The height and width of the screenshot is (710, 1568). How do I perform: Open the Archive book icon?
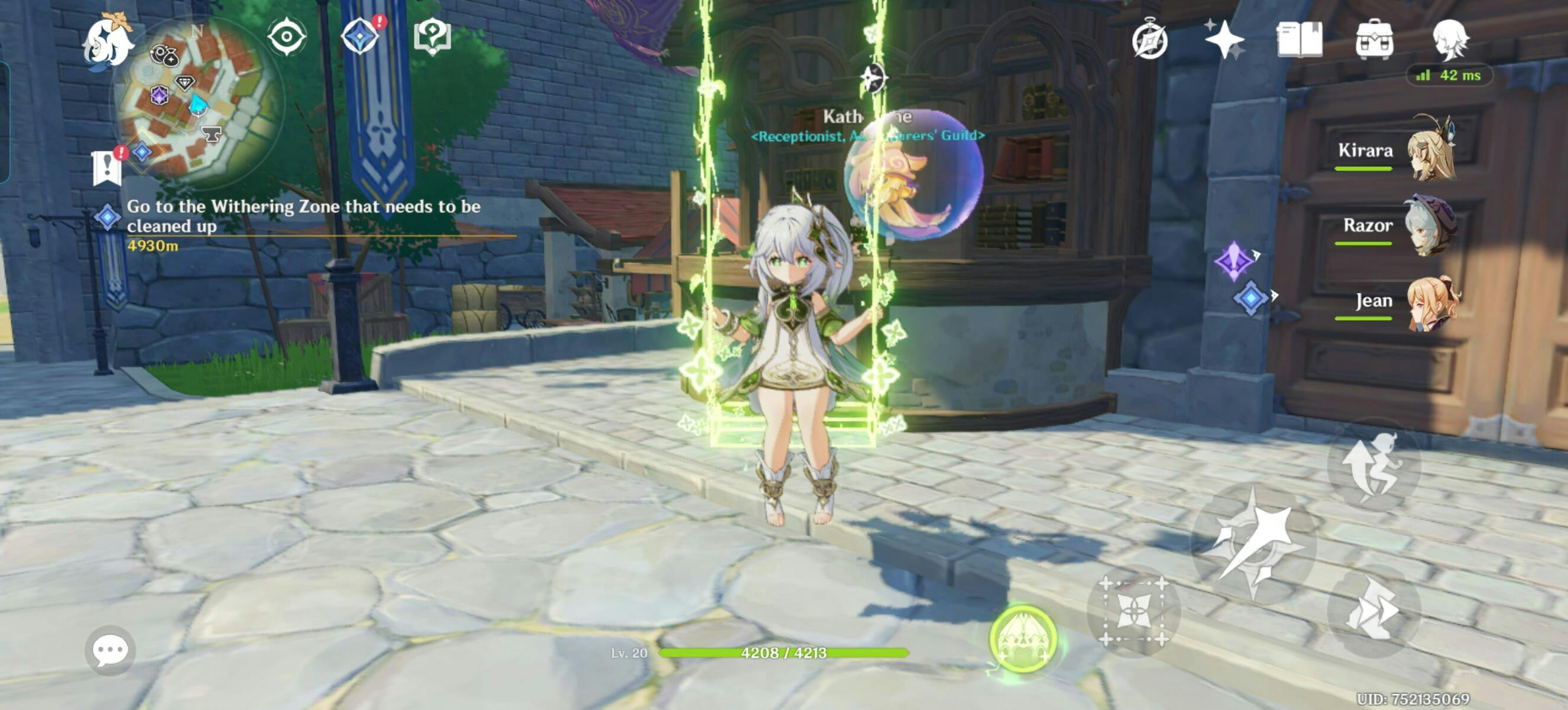pyautogui.click(x=1299, y=40)
